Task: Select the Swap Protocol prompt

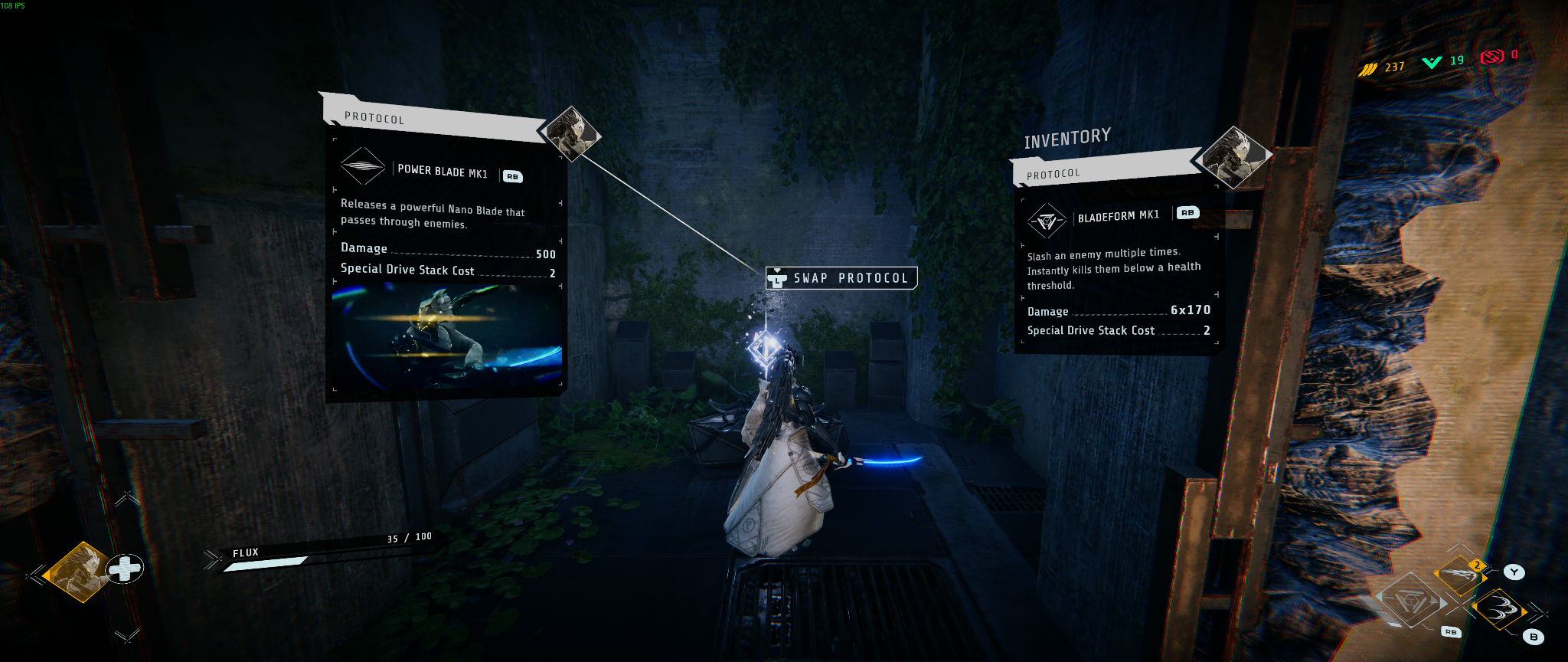Action: pos(841,278)
